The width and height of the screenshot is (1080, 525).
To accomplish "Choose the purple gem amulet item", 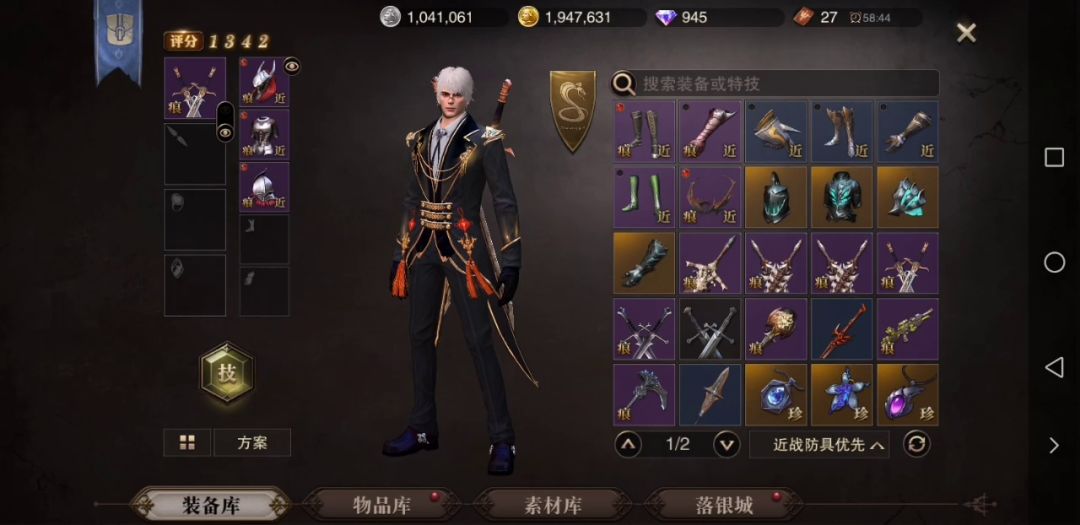I will click(908, 394).
